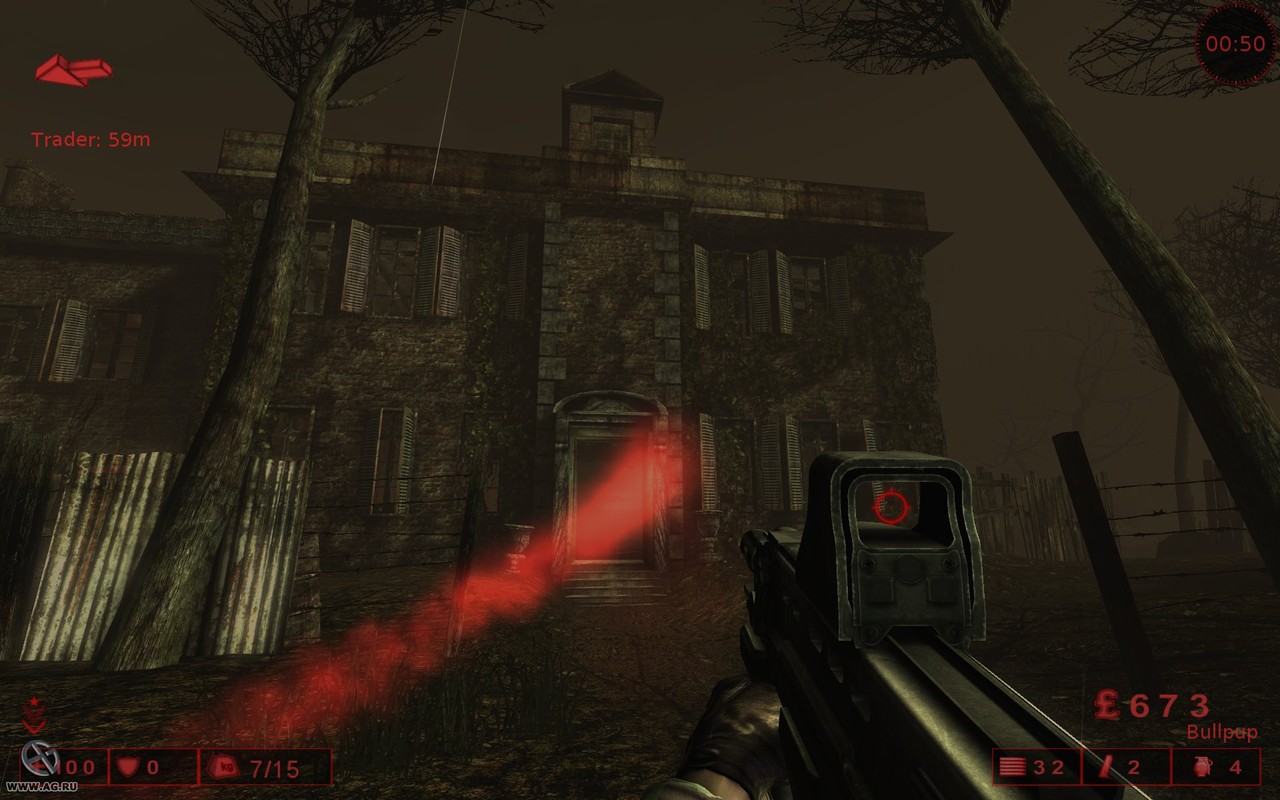Click the armor shield icon

tap(127, 768)
